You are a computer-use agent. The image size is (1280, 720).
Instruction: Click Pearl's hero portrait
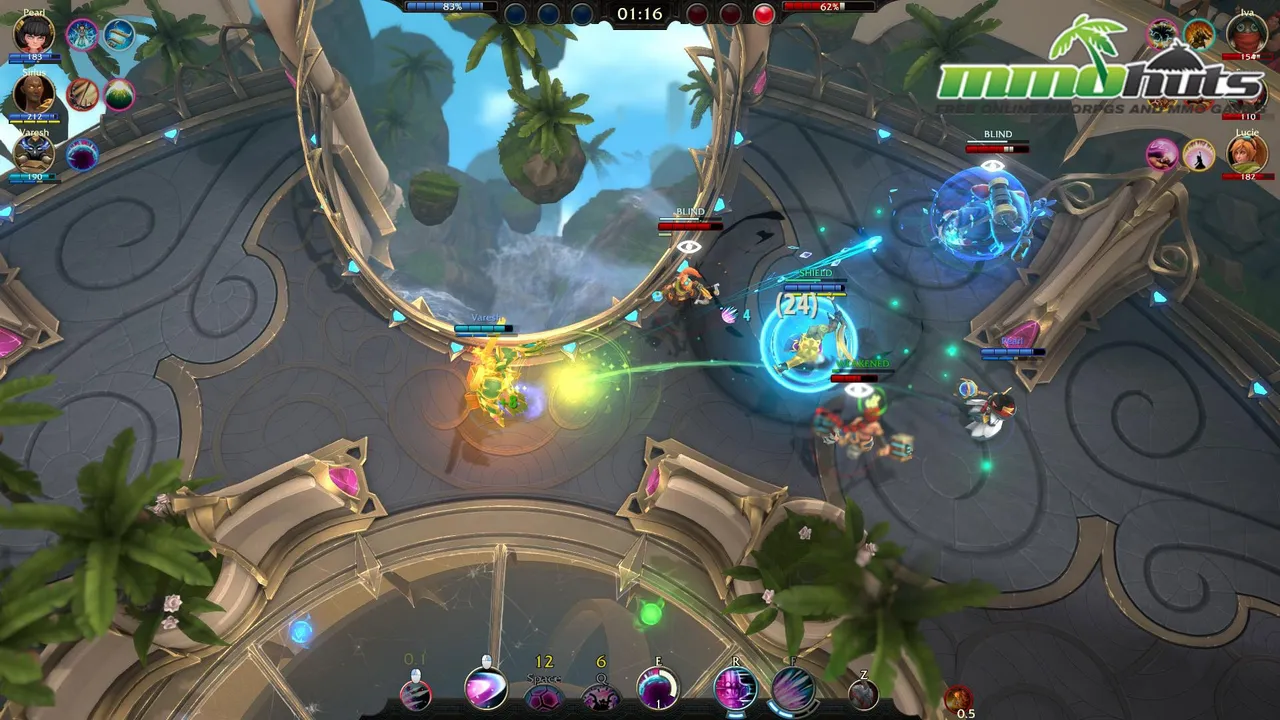click(x=32, y=36)
